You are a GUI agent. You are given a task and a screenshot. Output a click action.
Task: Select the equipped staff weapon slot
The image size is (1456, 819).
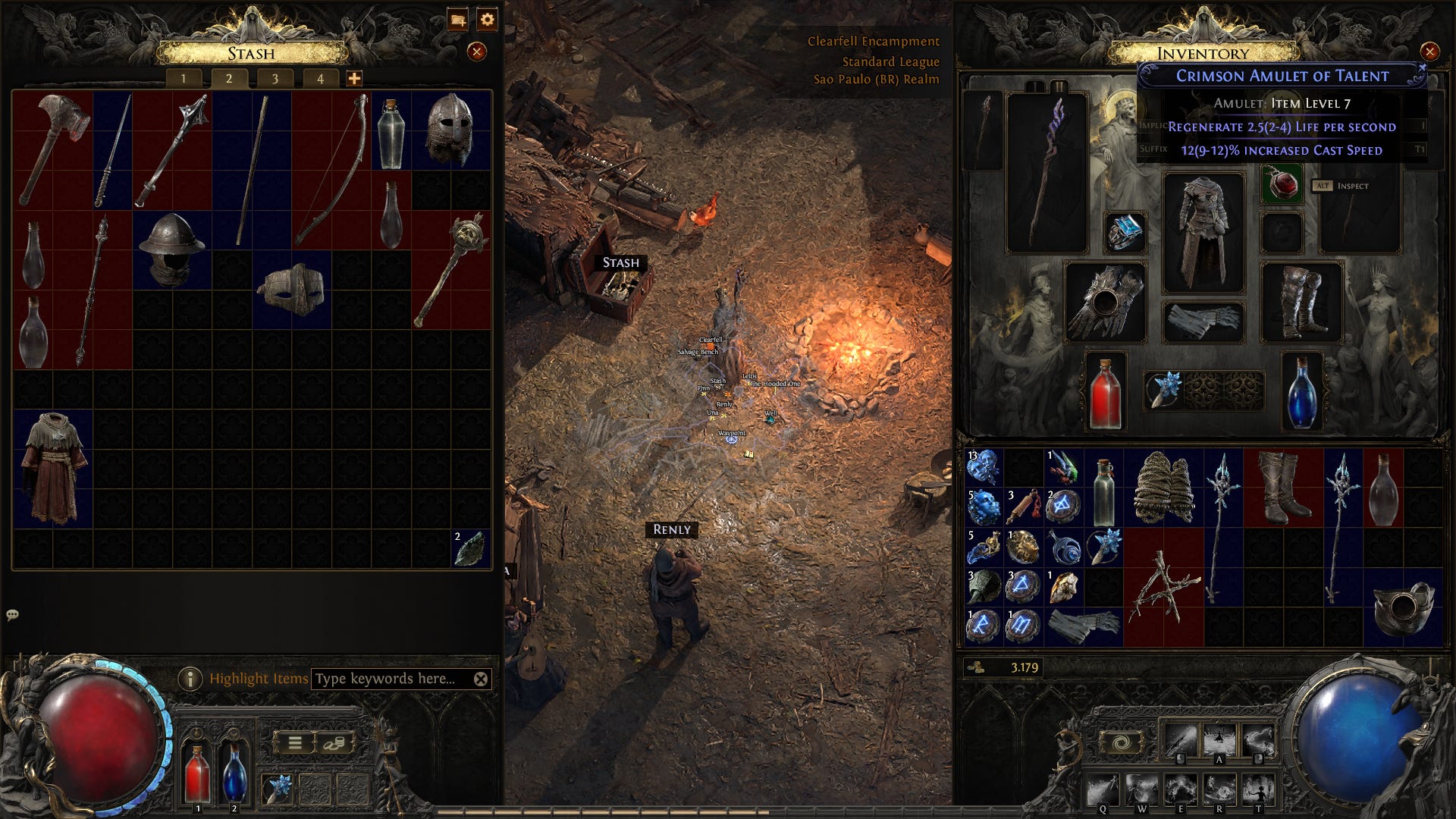point(1046,173)
